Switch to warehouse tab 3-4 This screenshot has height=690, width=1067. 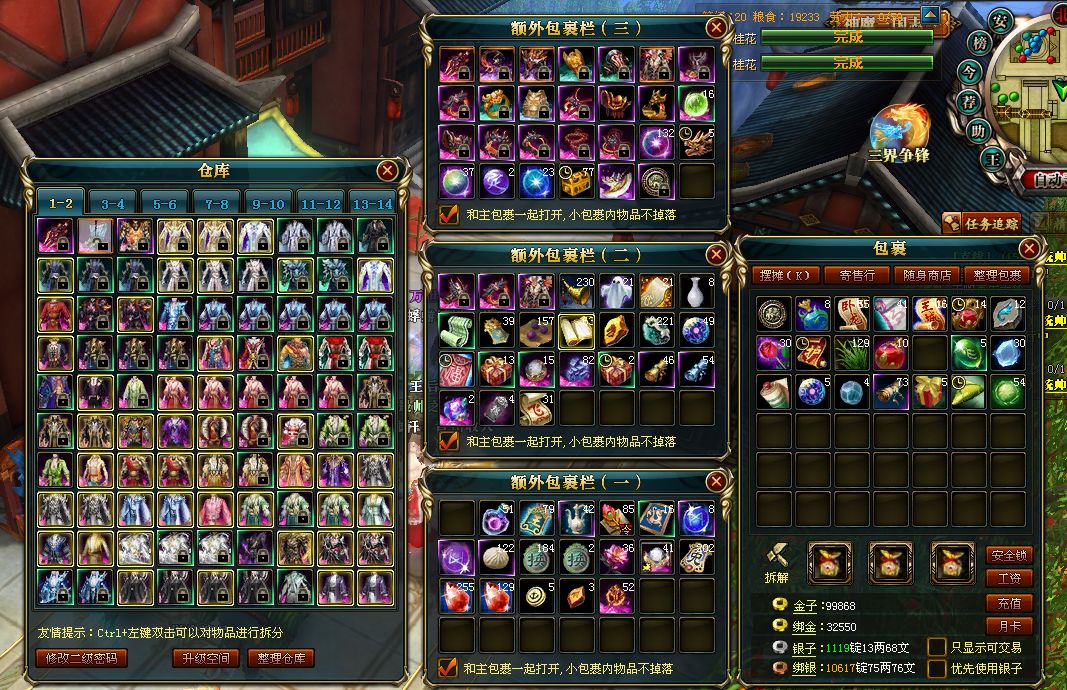click(112, 203)
